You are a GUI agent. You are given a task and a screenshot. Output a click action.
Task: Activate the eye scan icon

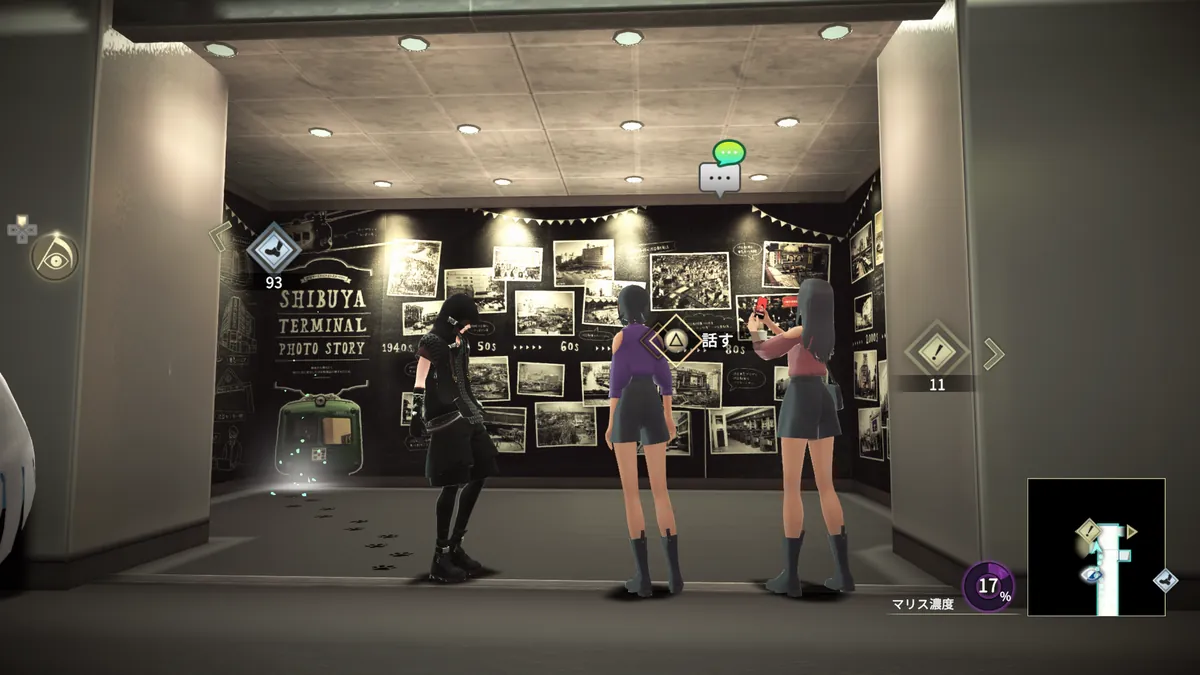(54, 257)
